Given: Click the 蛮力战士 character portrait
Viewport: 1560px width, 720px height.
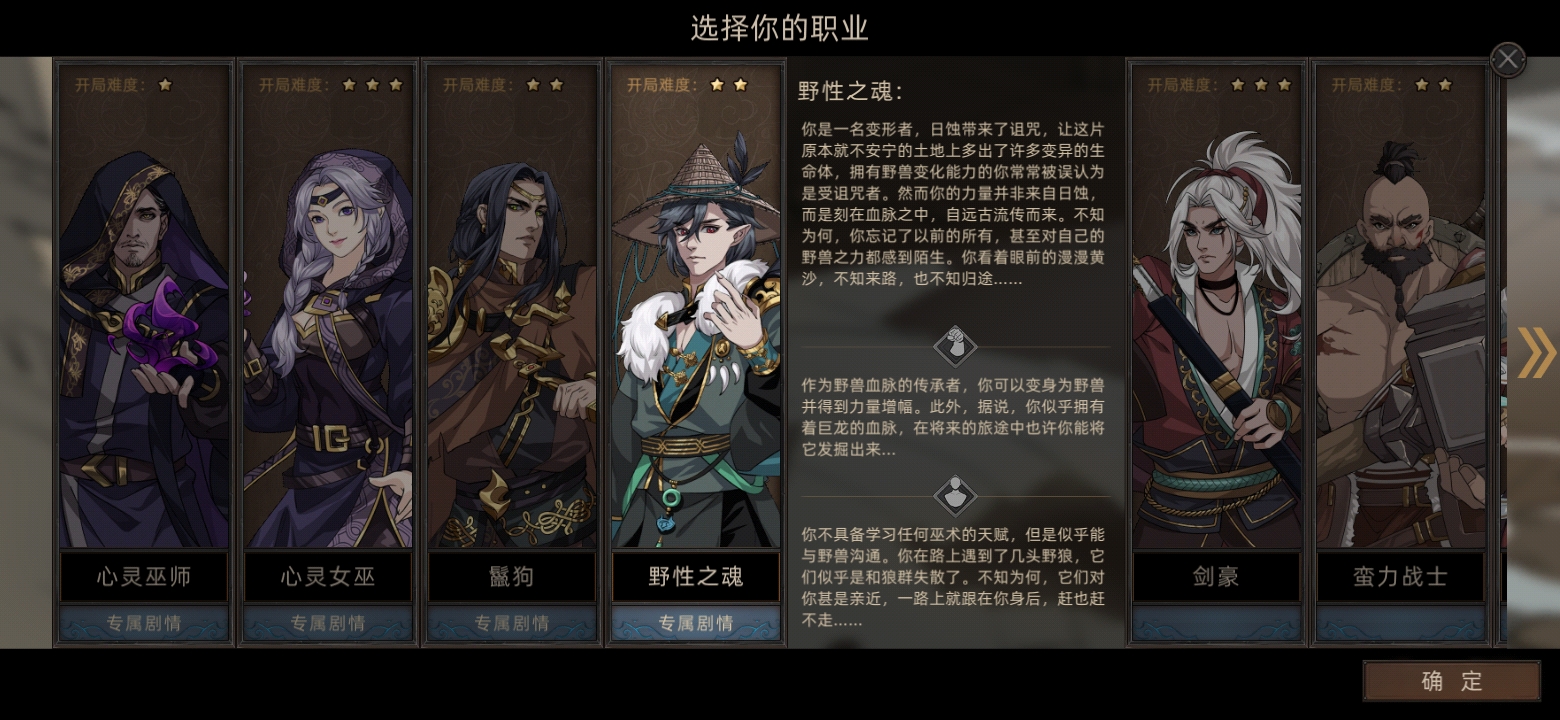Looking at the screenshot, I should click(x=1400, y=320).
